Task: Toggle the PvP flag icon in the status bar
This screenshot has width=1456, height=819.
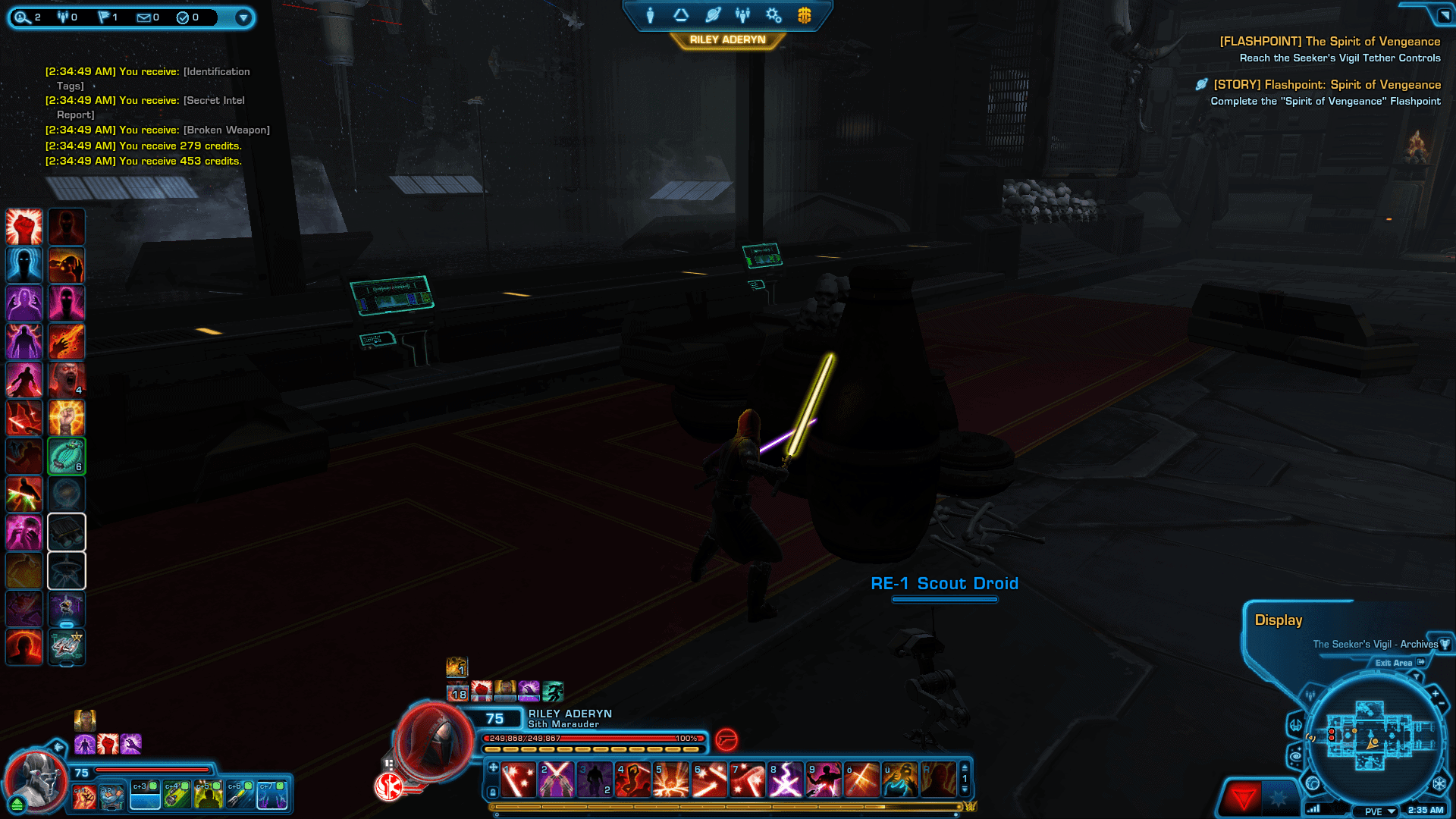Action: [x=104, y=17]
